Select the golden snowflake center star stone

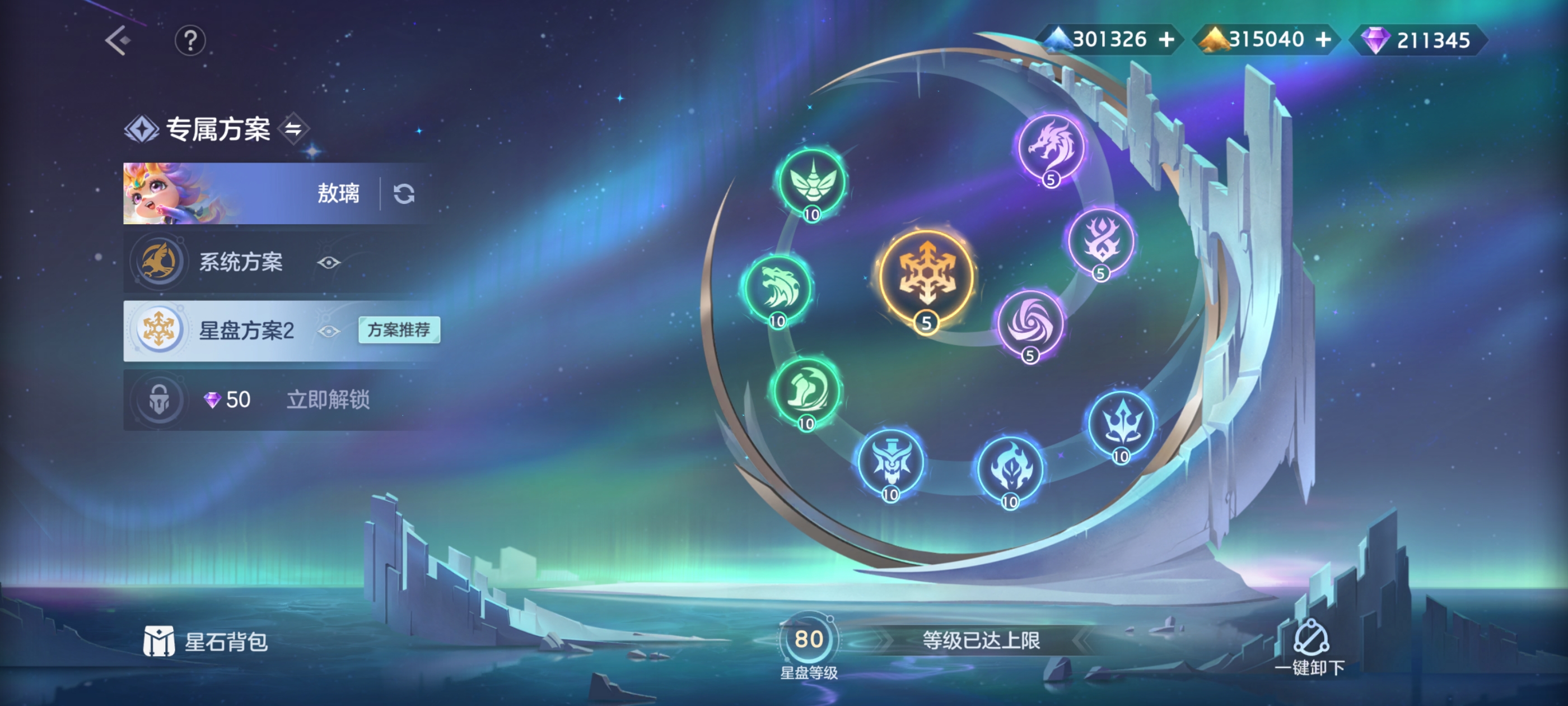926,277
